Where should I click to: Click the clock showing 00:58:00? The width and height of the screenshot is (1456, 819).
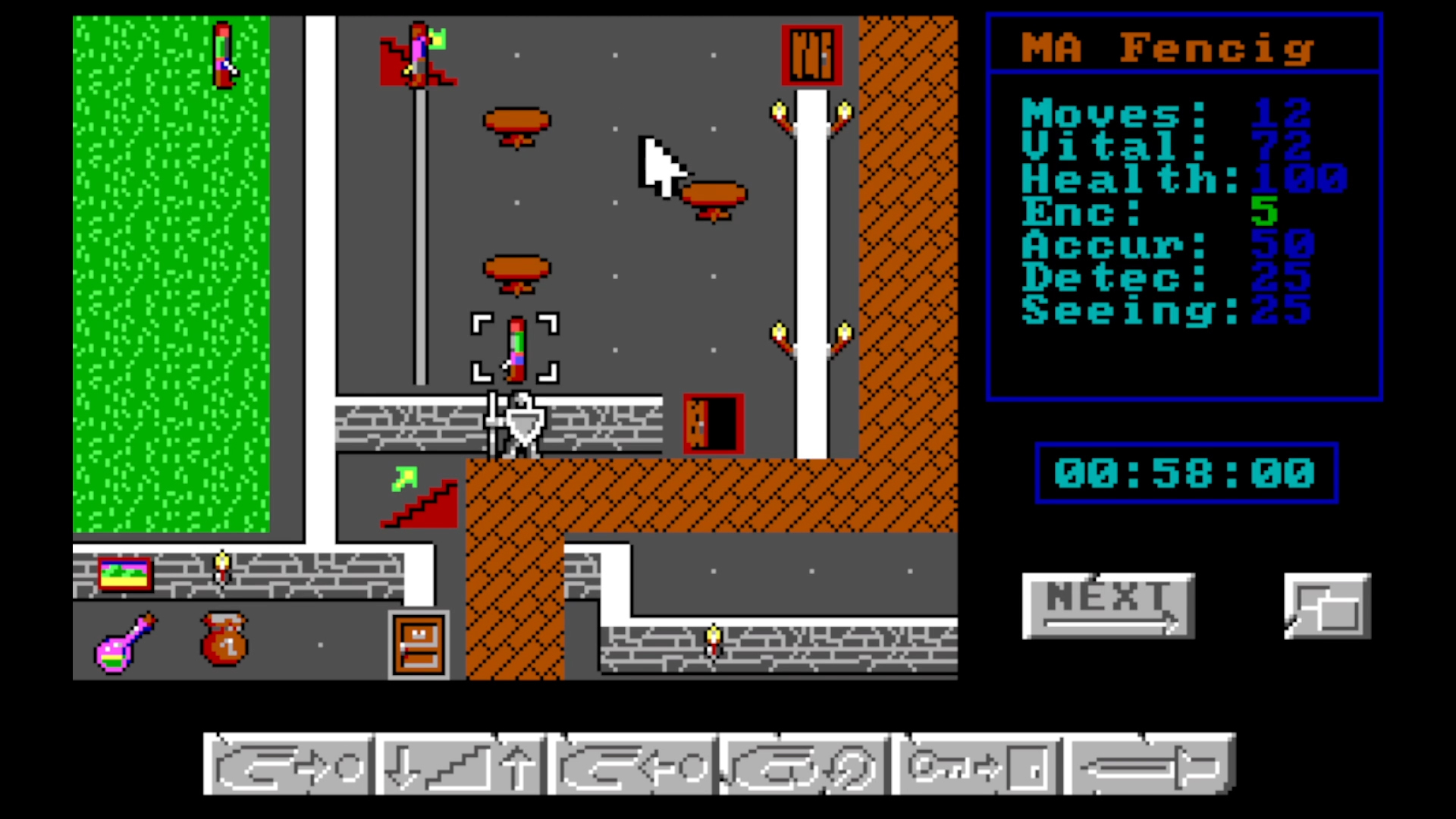click(1185, 473)
